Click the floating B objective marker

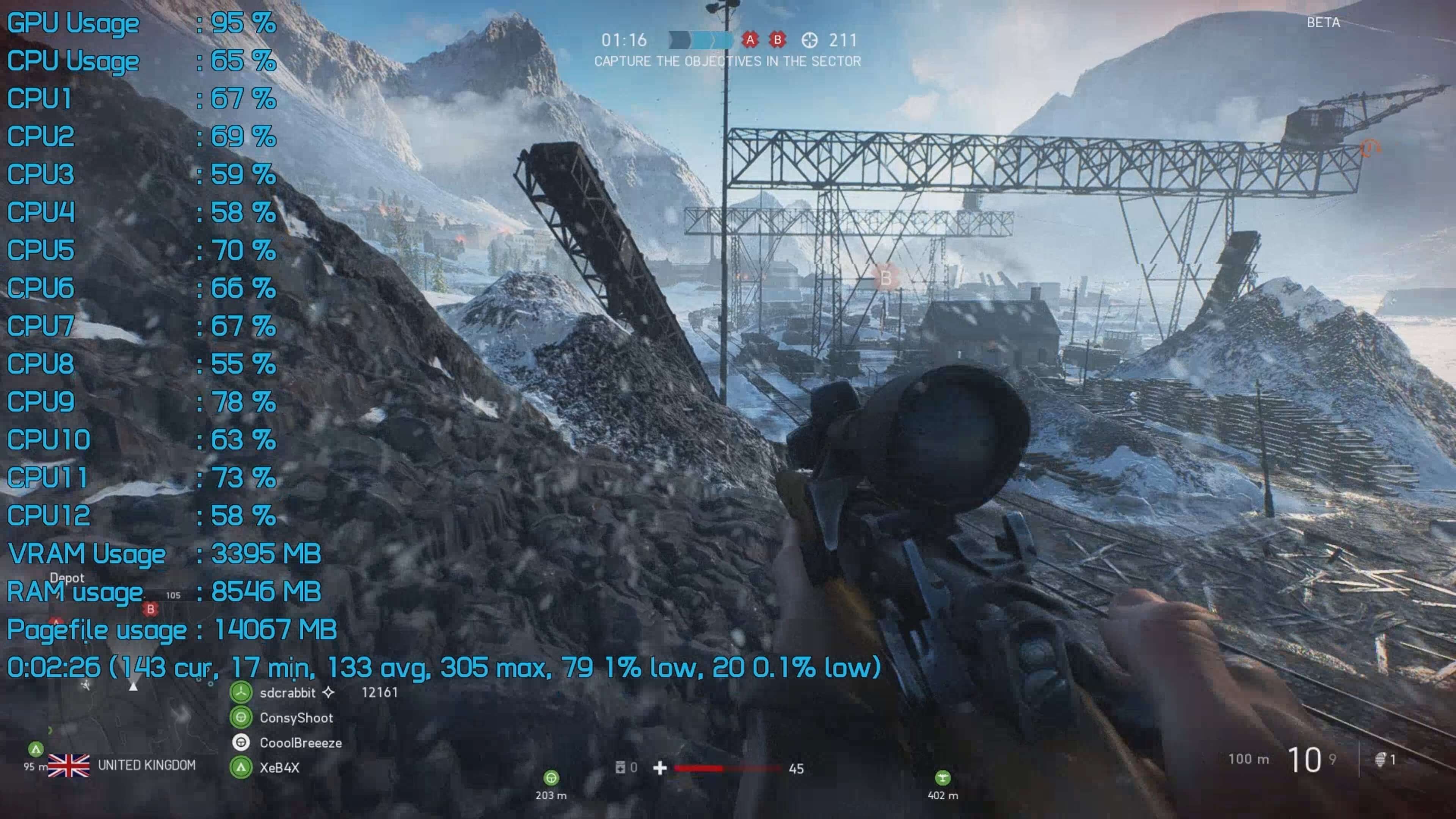pos(885,278)
